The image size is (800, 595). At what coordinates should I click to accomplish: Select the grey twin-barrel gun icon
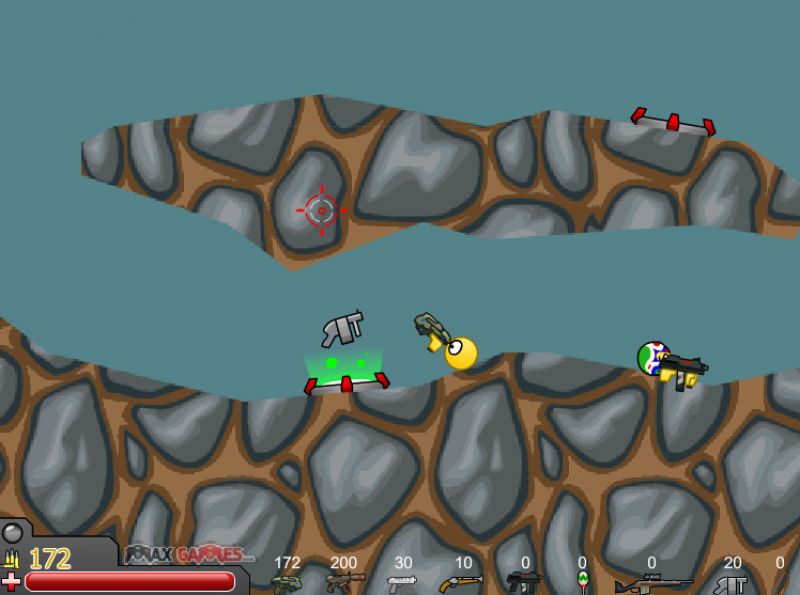[x=731, y=583]
